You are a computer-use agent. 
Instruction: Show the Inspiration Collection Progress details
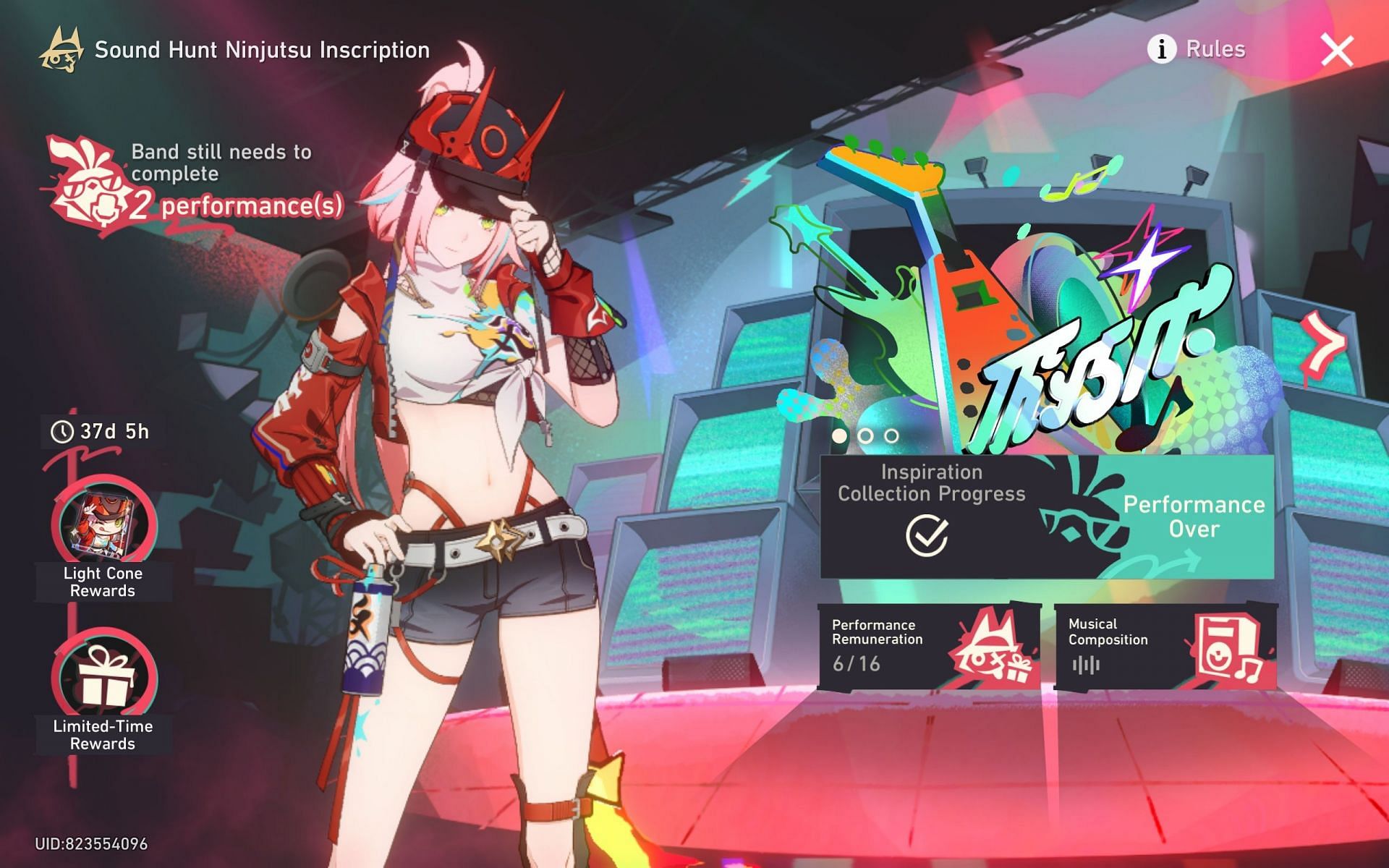point(930,515)
